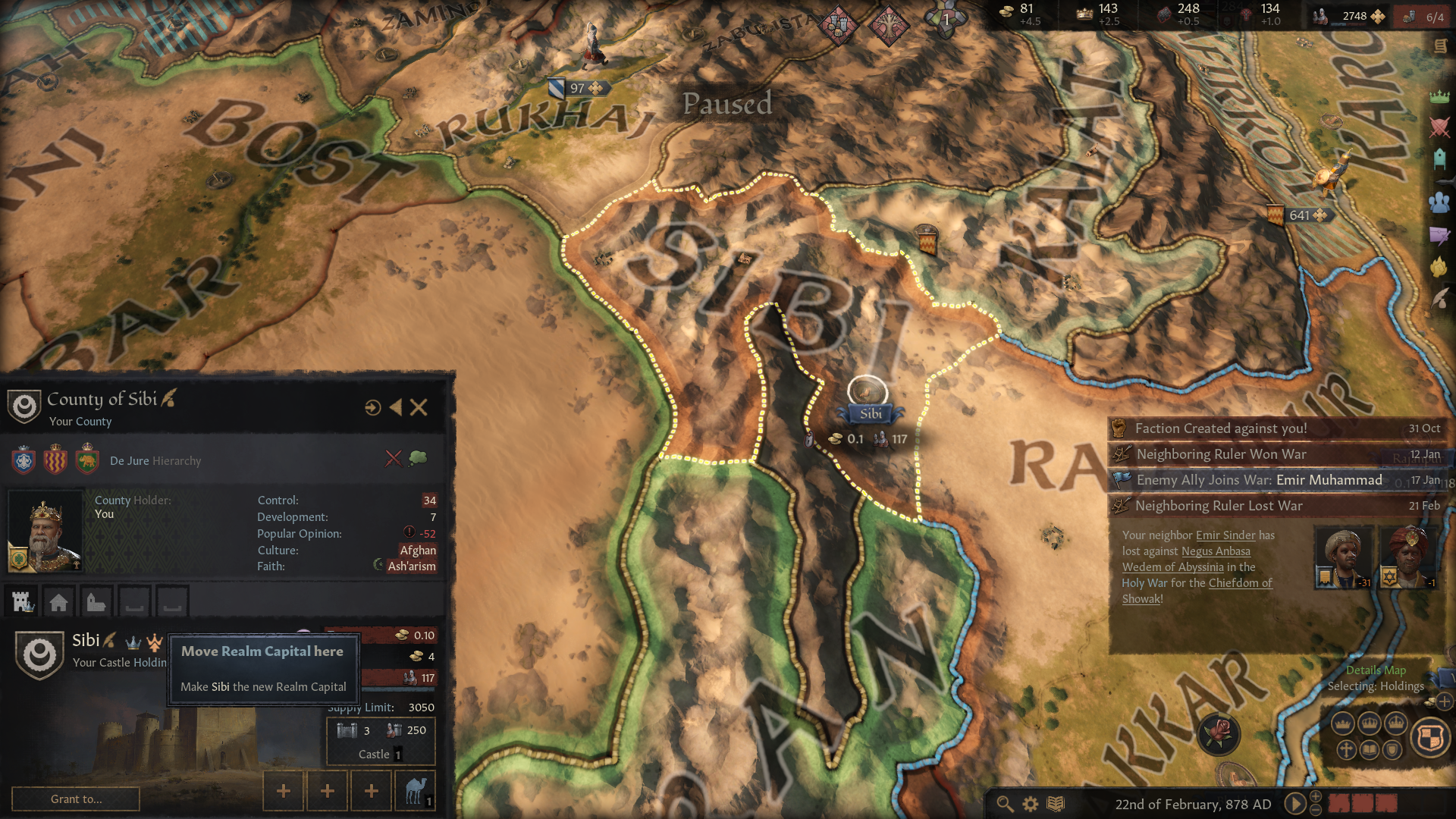Screen dimensions: 1456x819
Task: Open the encyclopedia book icon in bottom bar
Action: pos(1054,805)
